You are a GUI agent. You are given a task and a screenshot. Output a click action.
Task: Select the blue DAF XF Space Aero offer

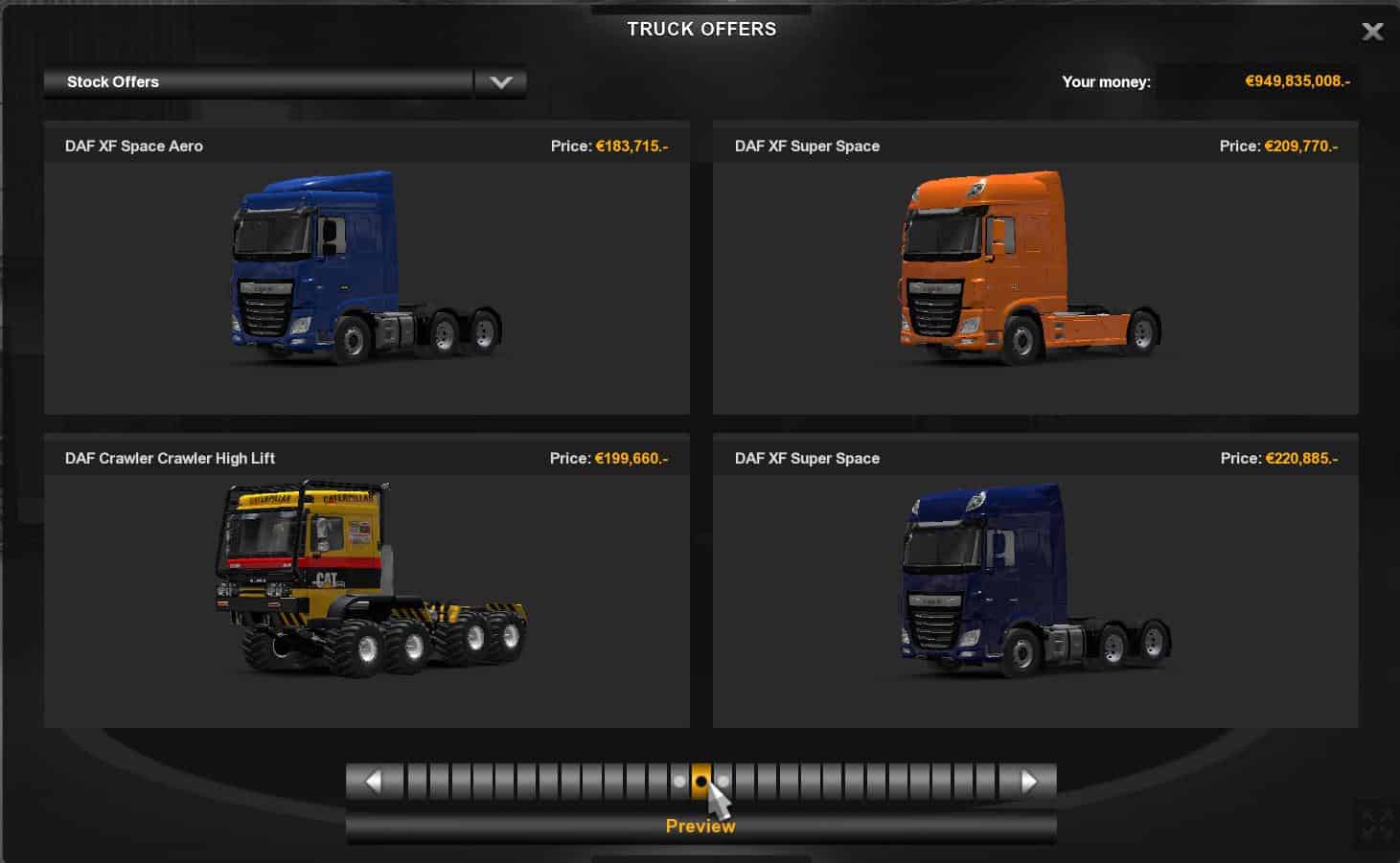pos(366,268)
